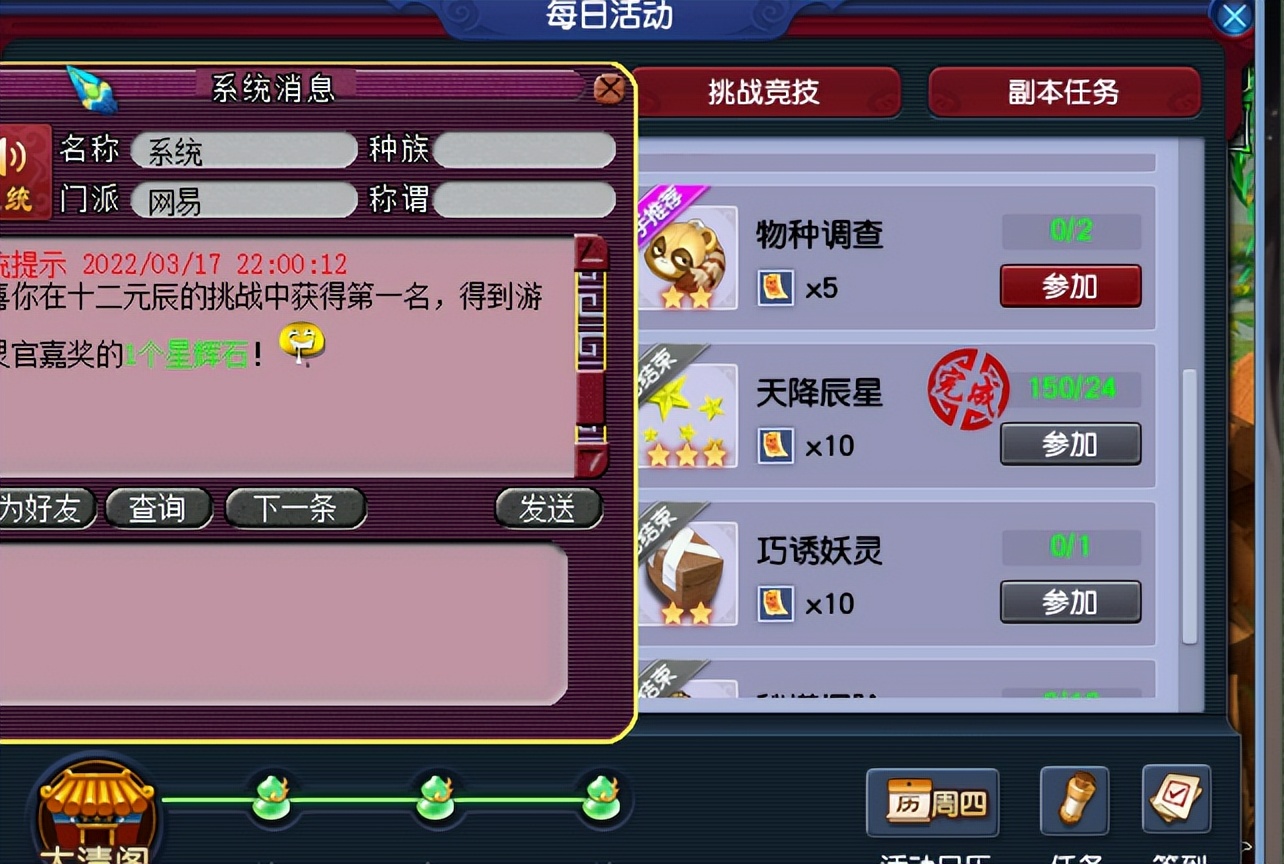The width and height of the screenshot is (1284, 864).
Task: Open the 称谓 selection field
Action: [x=527, y=200]
